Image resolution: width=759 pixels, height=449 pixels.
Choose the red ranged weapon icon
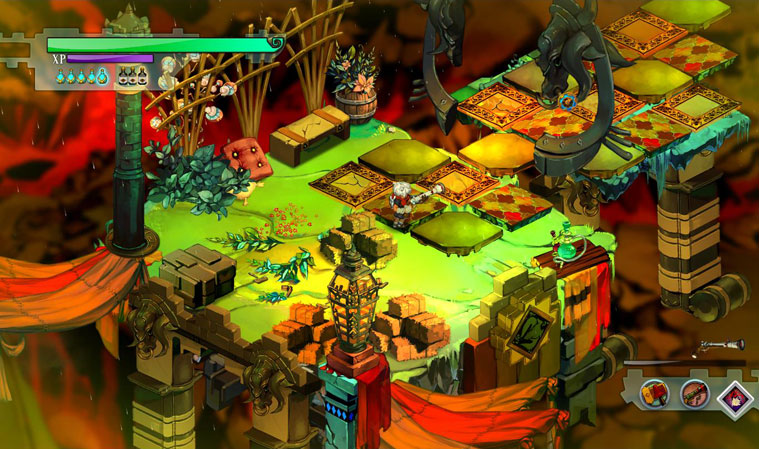(693, 393)
